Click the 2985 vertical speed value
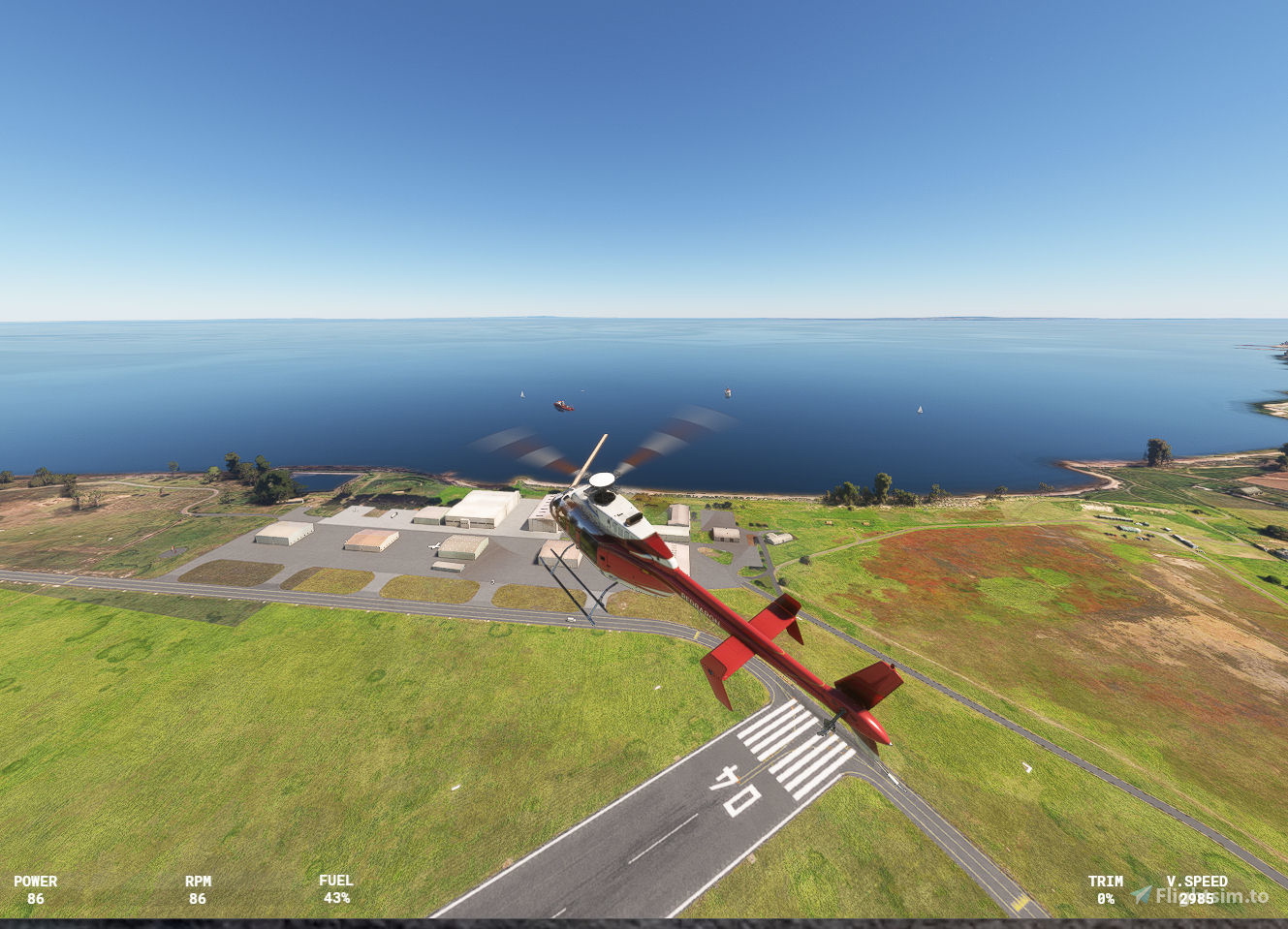1288x929 pixels. pyautogui.click(x=1196, y=899)
